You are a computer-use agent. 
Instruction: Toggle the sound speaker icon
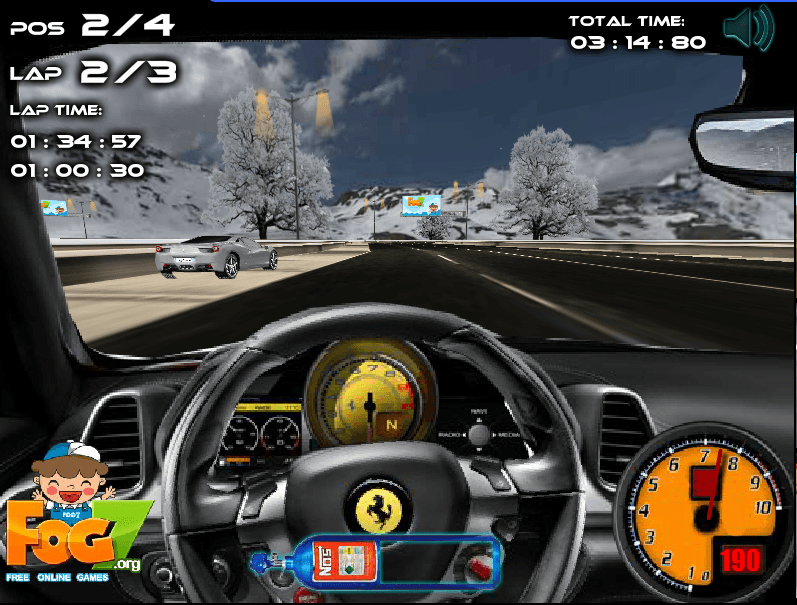(748, 28)
